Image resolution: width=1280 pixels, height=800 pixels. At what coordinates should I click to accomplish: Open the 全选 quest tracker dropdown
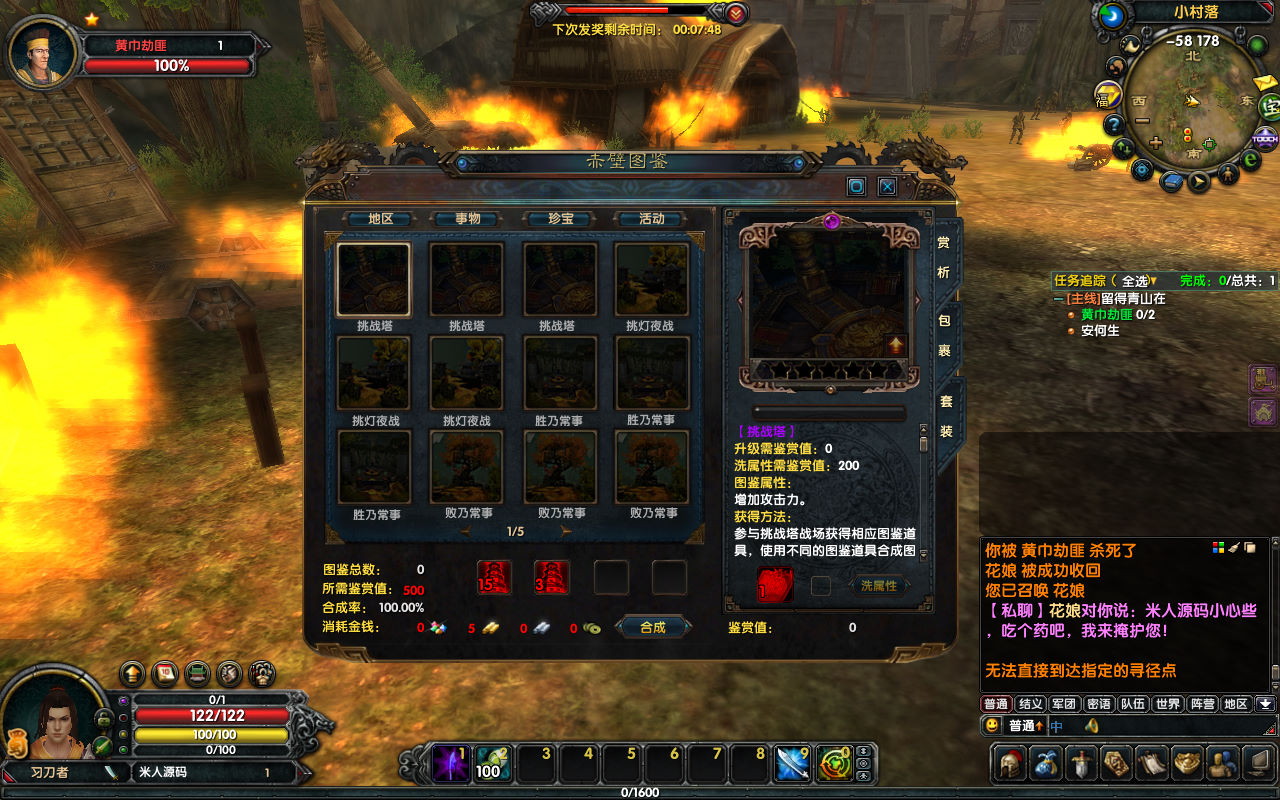(x=1138, y=281)
